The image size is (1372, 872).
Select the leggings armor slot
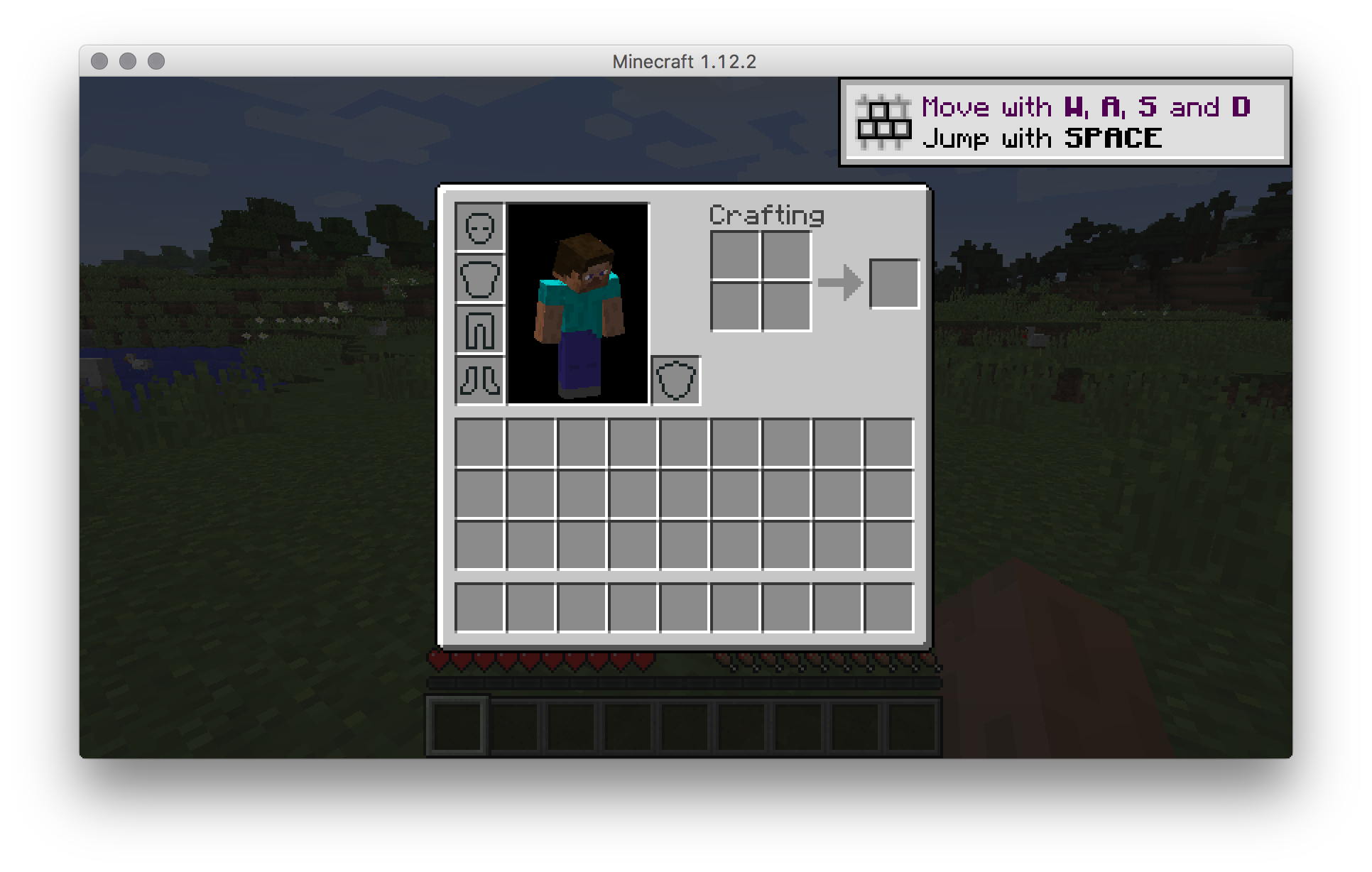pos(479,328)
